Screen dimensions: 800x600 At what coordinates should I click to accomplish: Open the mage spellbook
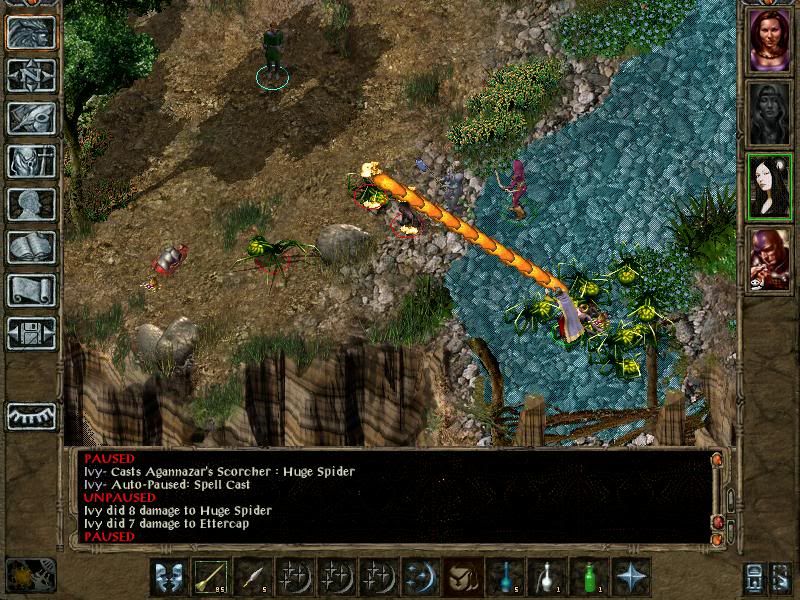tap(31, 247)
